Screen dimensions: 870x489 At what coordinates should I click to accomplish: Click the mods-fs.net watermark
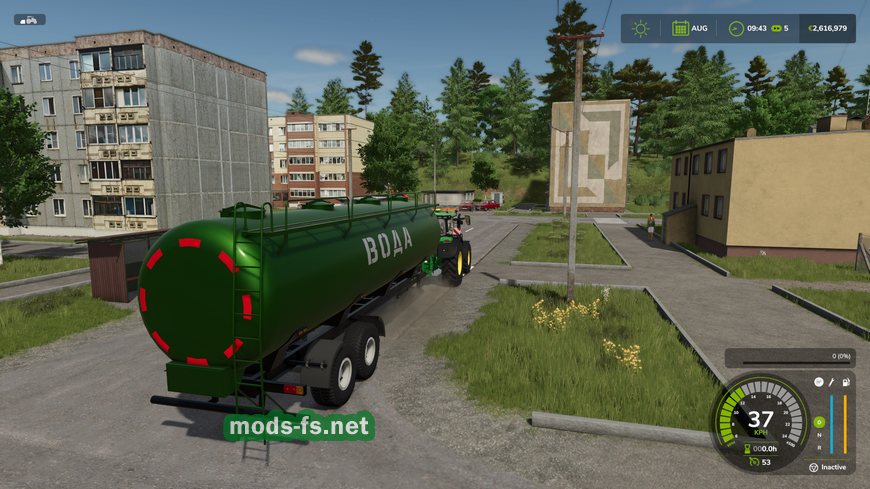click(299, 428)
